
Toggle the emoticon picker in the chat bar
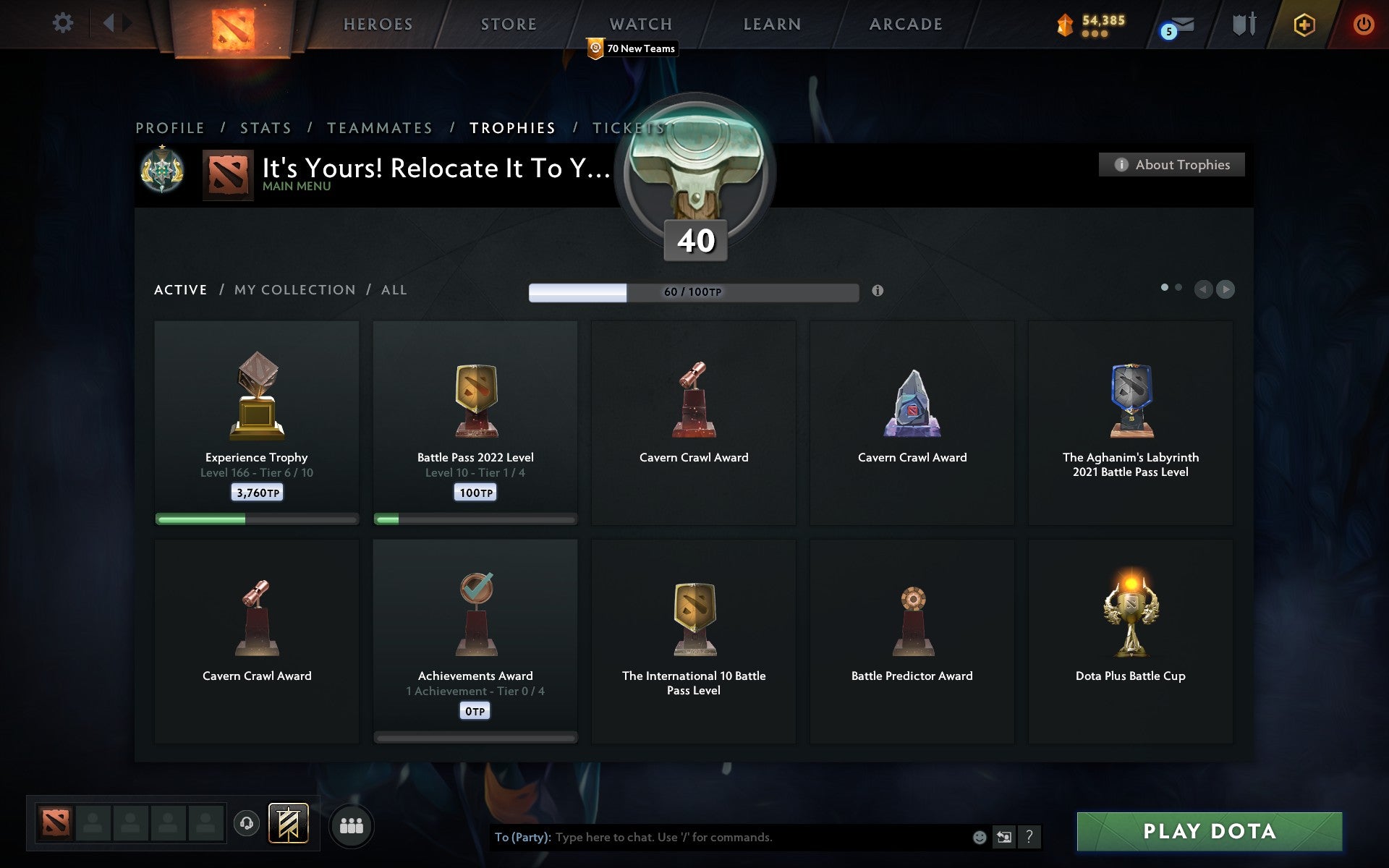(x=979, y=838)
